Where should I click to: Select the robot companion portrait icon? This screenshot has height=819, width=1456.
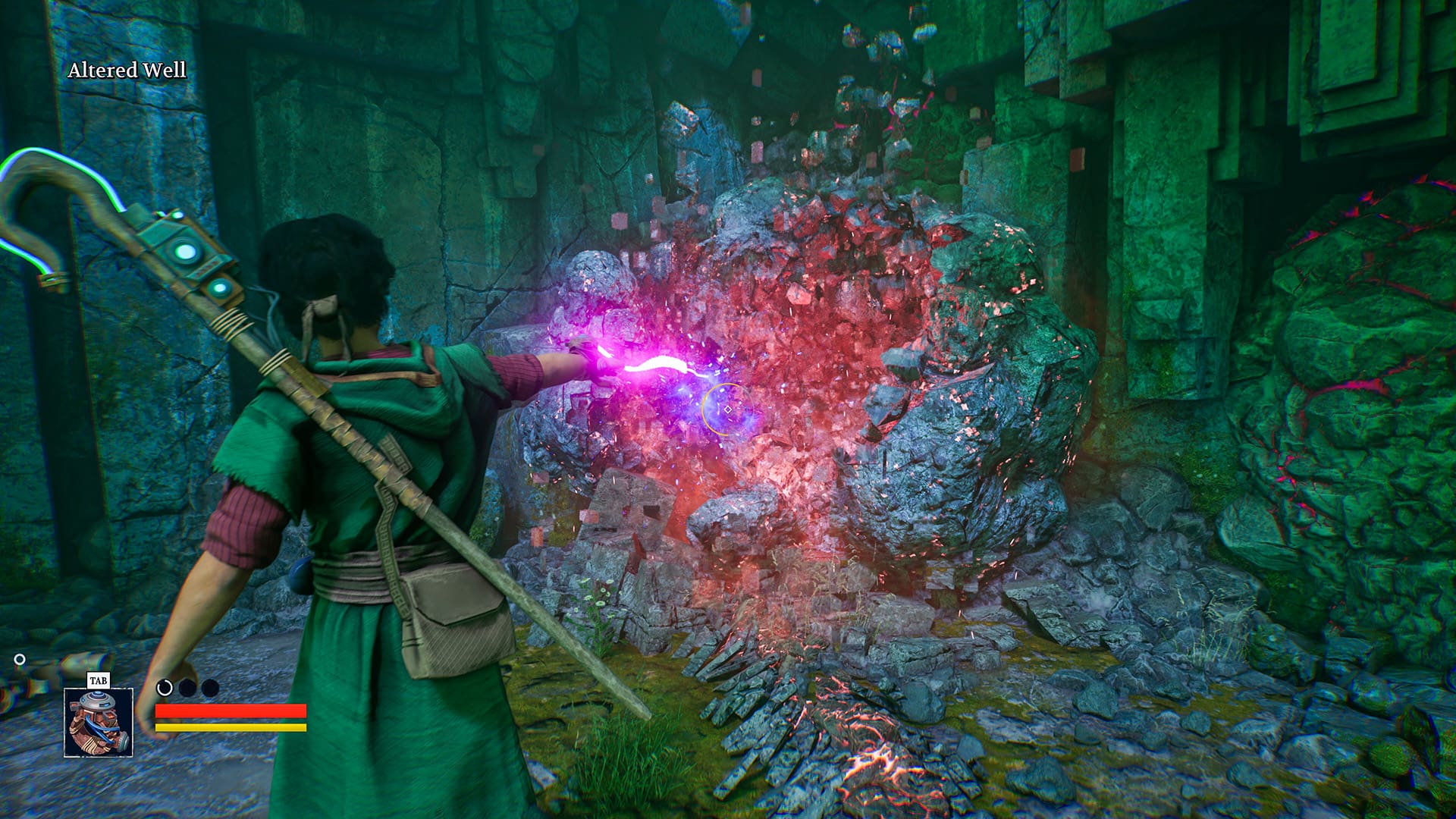click(x=99, y=722)
